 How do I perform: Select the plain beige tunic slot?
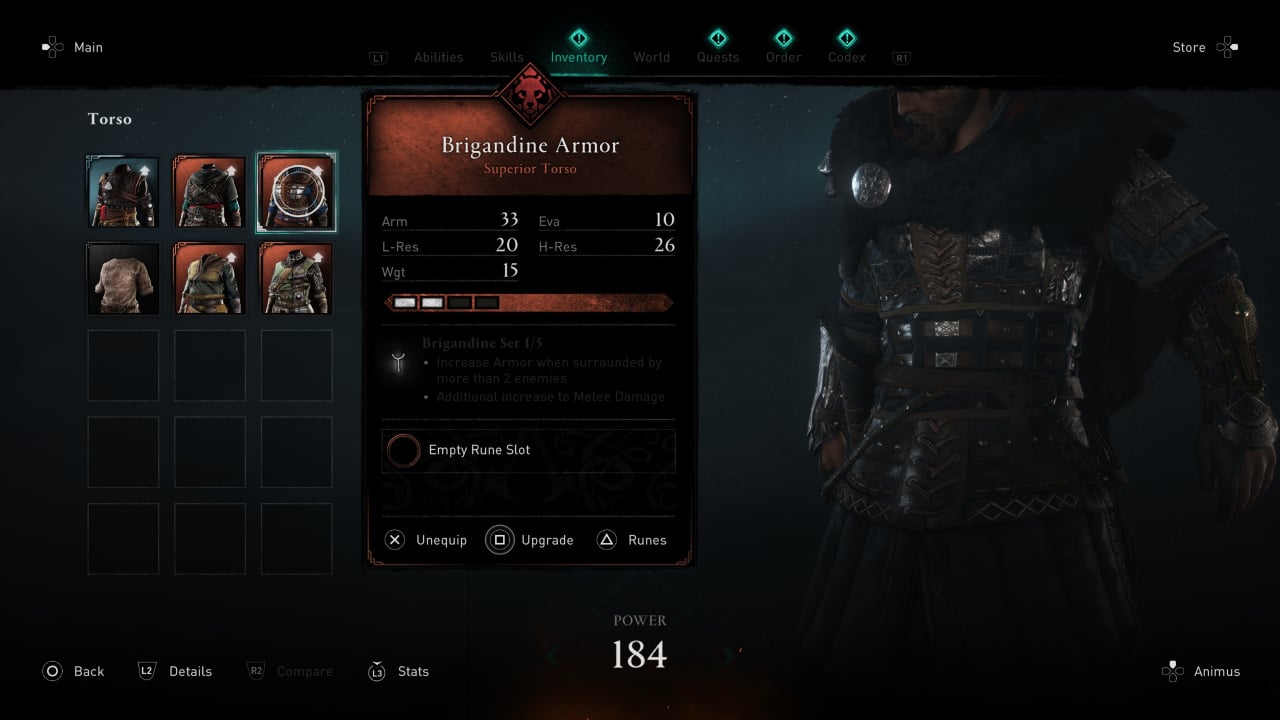tap(123, 279)
